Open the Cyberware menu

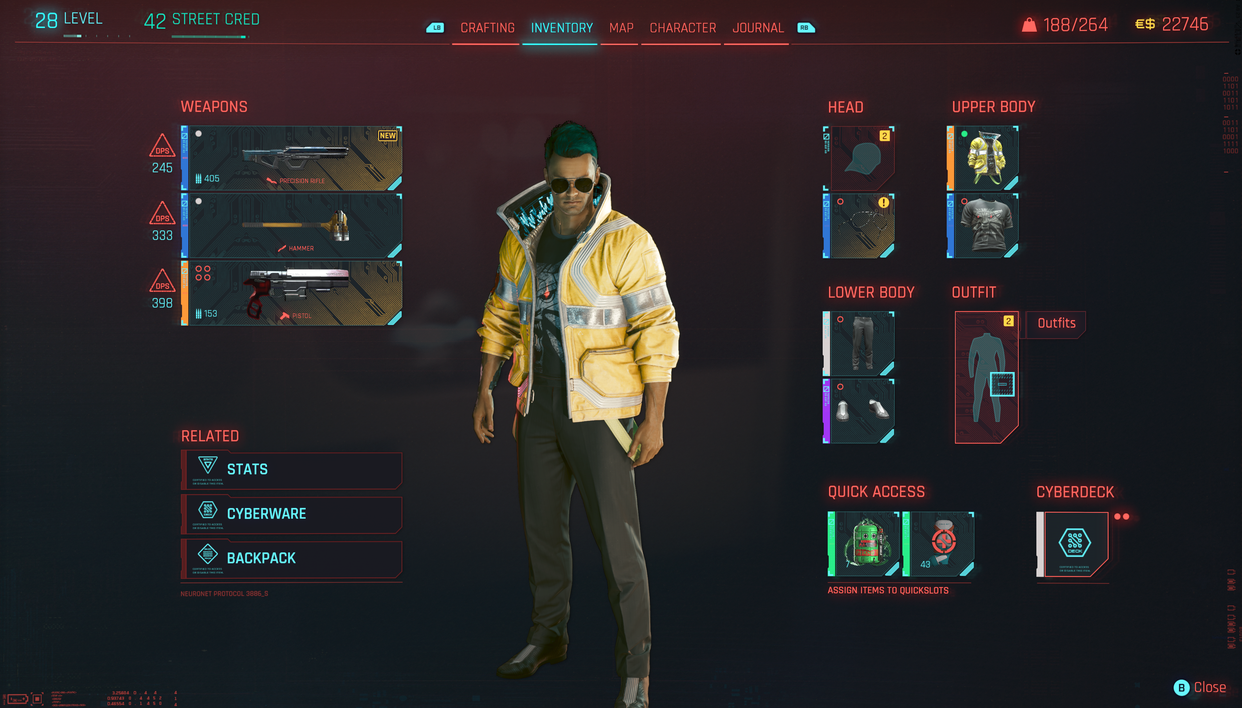click(292, 514)
